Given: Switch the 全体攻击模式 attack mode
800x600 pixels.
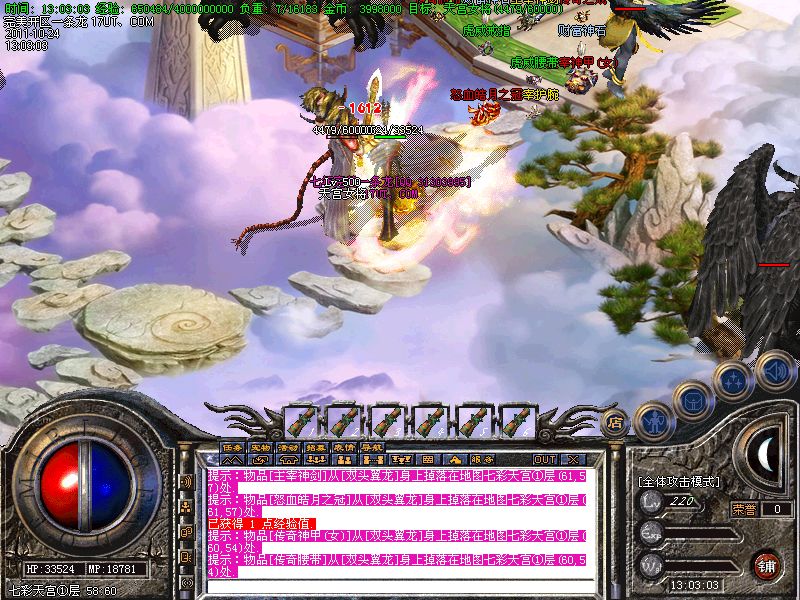Looking at the screenshot, I should coord(678,481).
